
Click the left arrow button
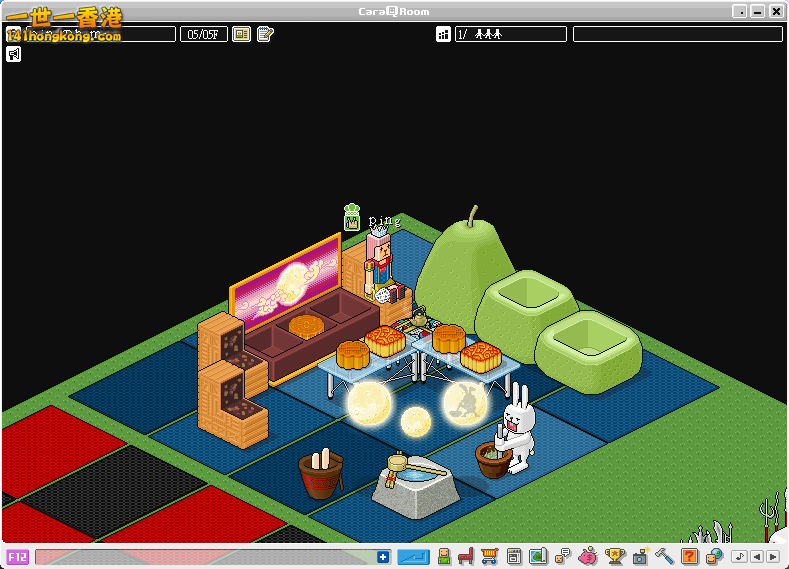[x=756, y=557]
